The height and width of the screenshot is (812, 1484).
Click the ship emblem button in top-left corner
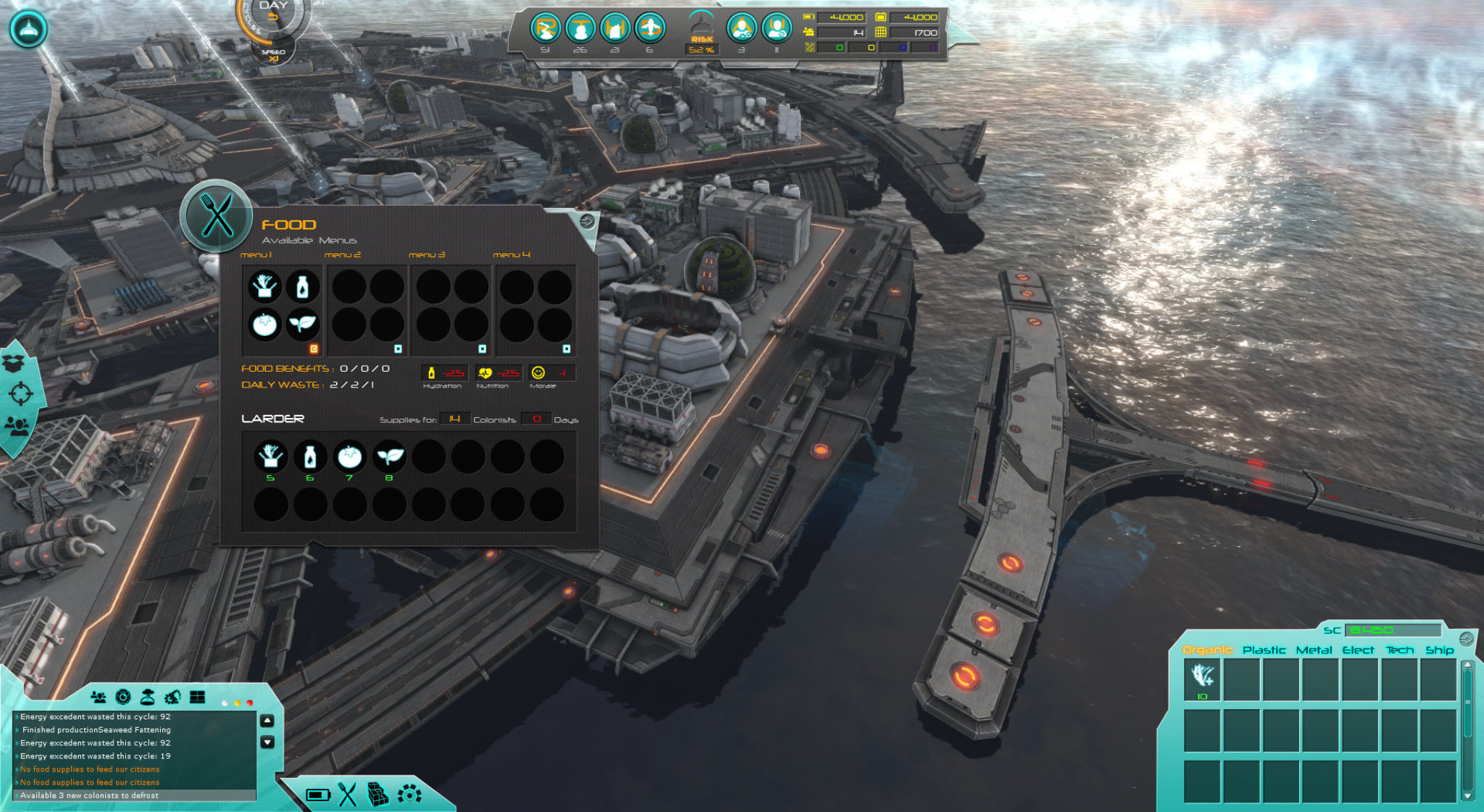point(28,29)
